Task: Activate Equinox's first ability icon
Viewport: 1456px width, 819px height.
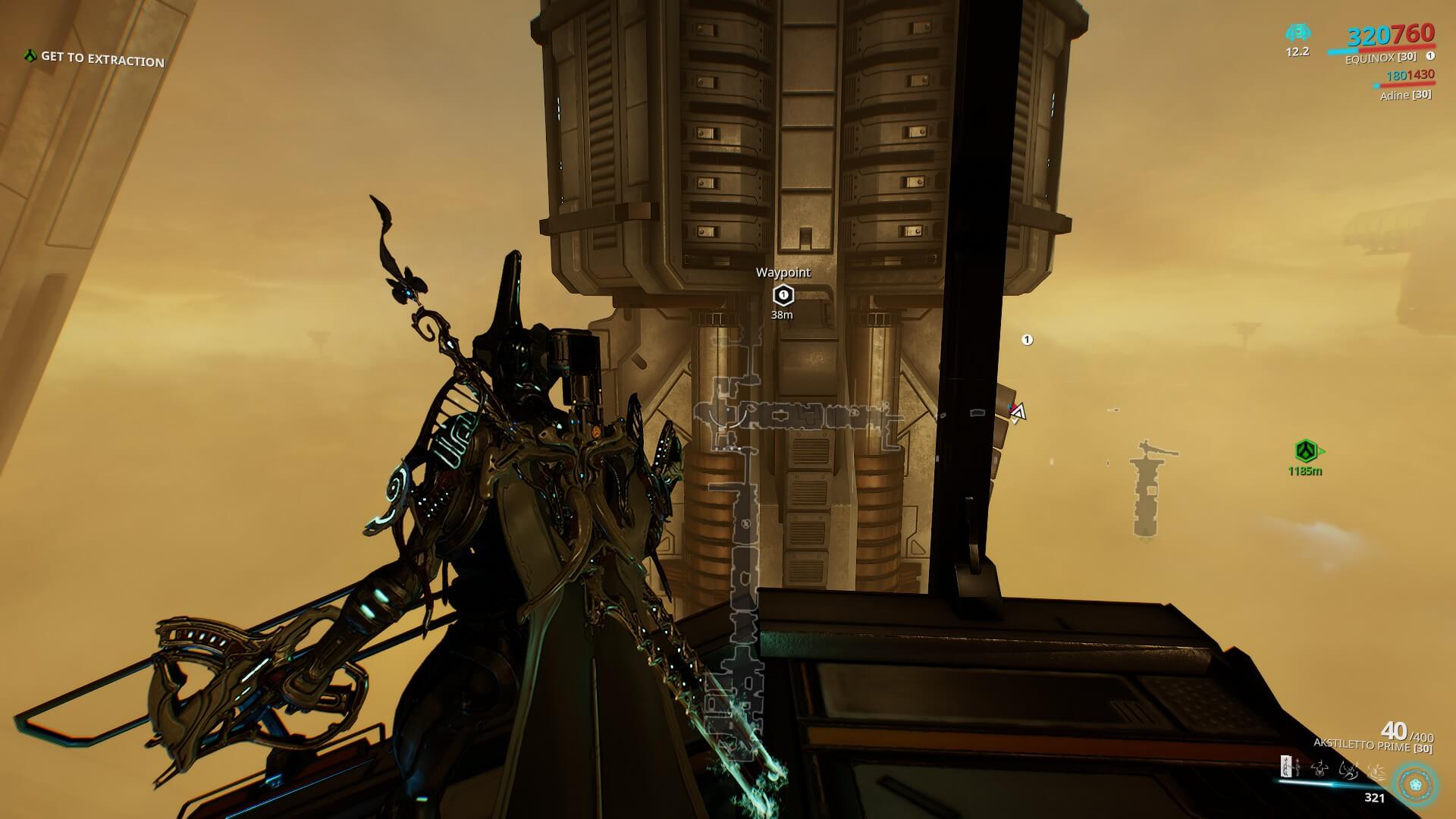Action: click(x=1286, y=767)
